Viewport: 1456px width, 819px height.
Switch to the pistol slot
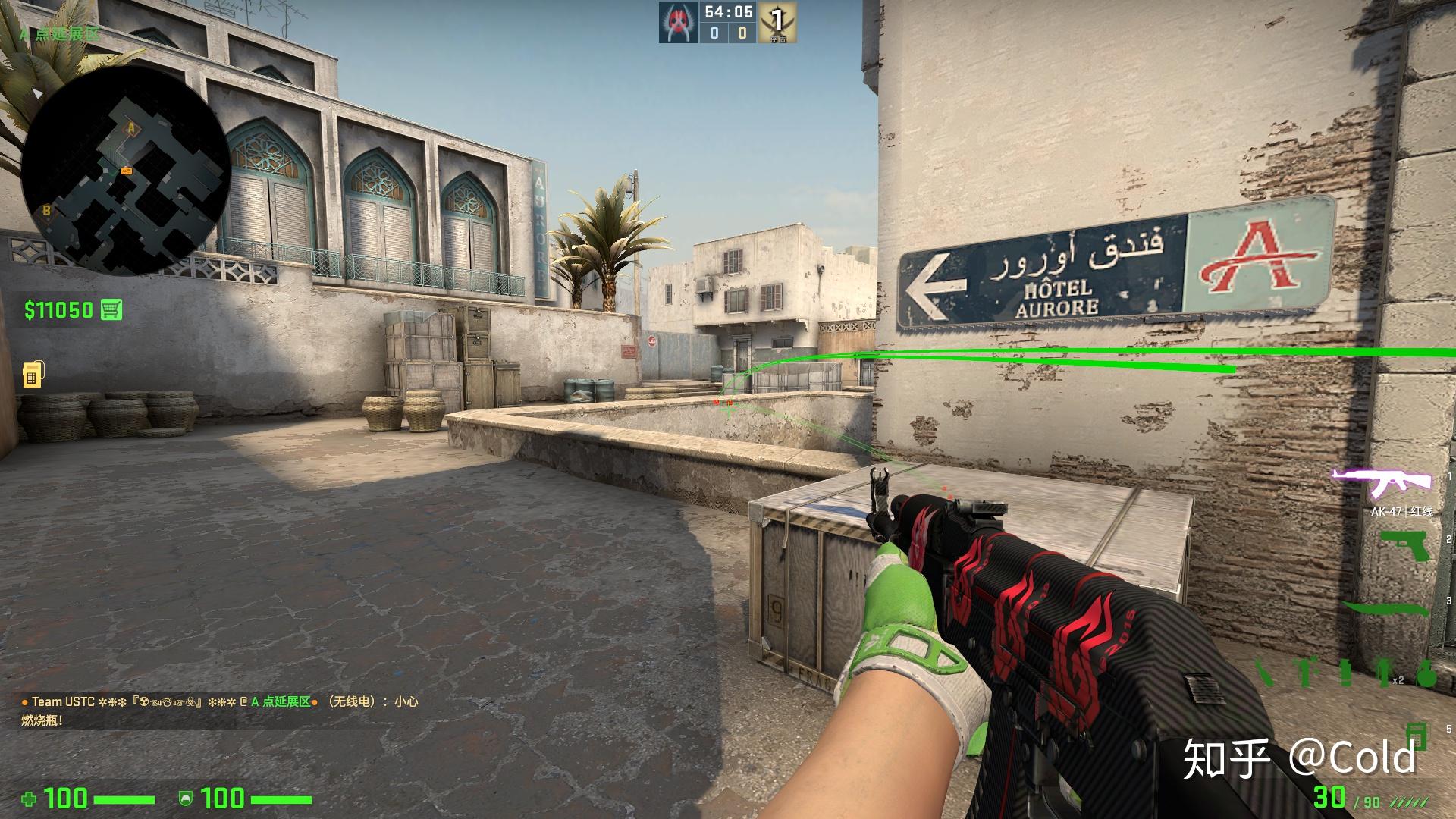[x=1405, y=546]
